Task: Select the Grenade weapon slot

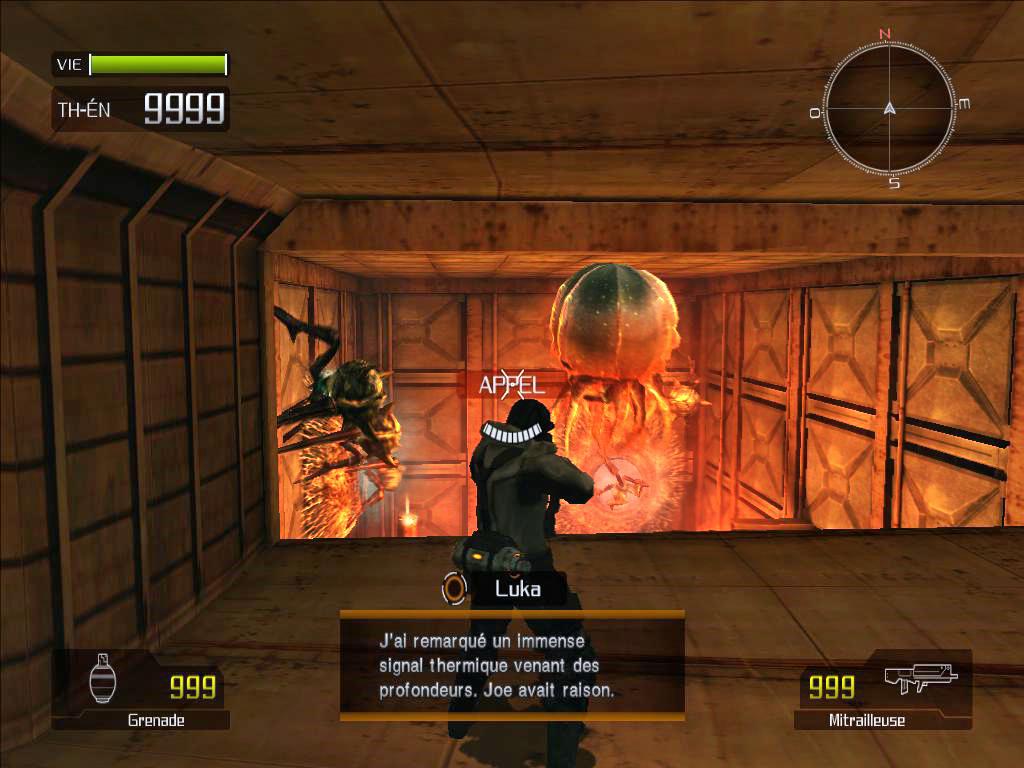Action: point(141,689)
